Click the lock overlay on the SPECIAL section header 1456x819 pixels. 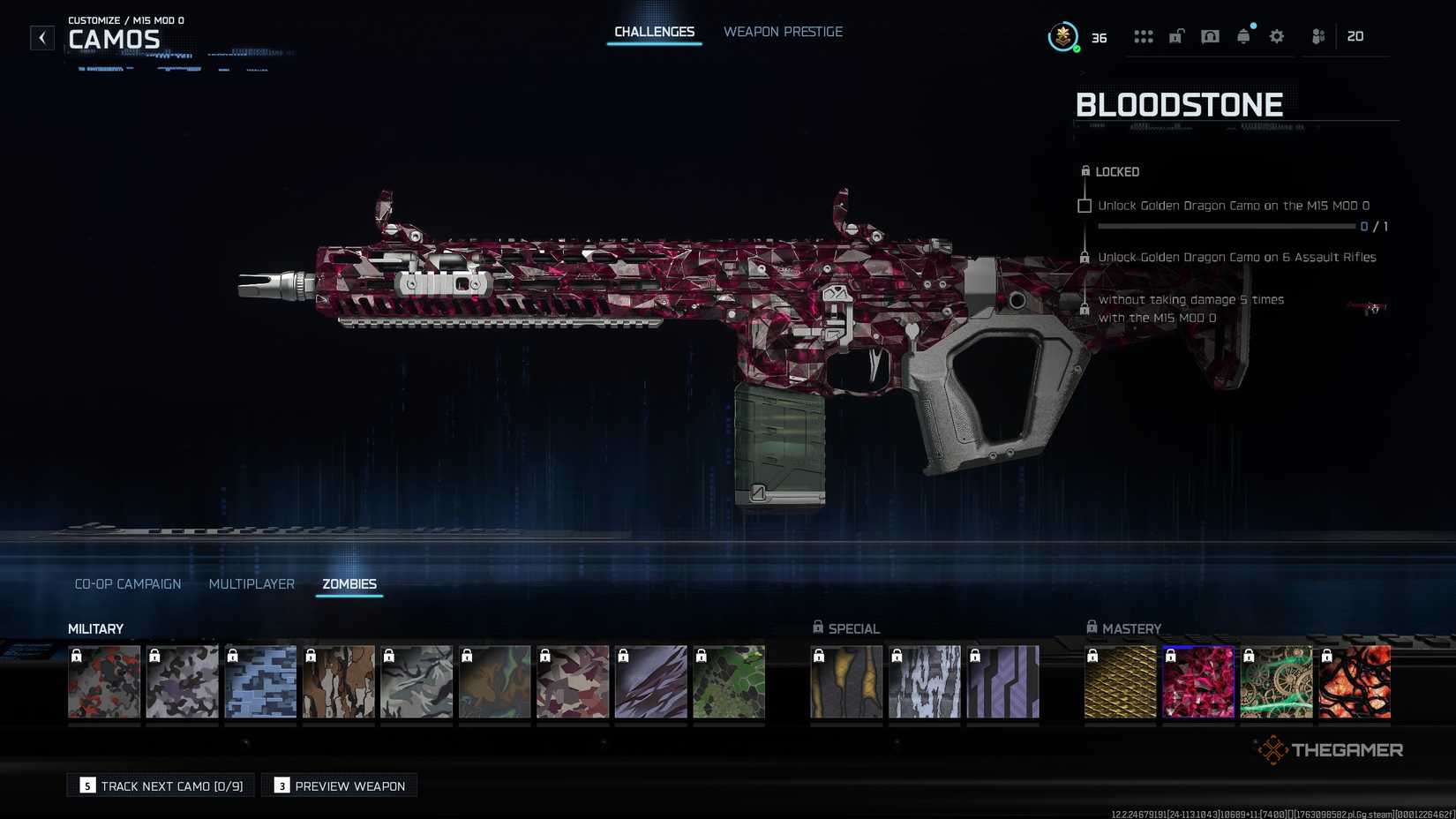816,627
